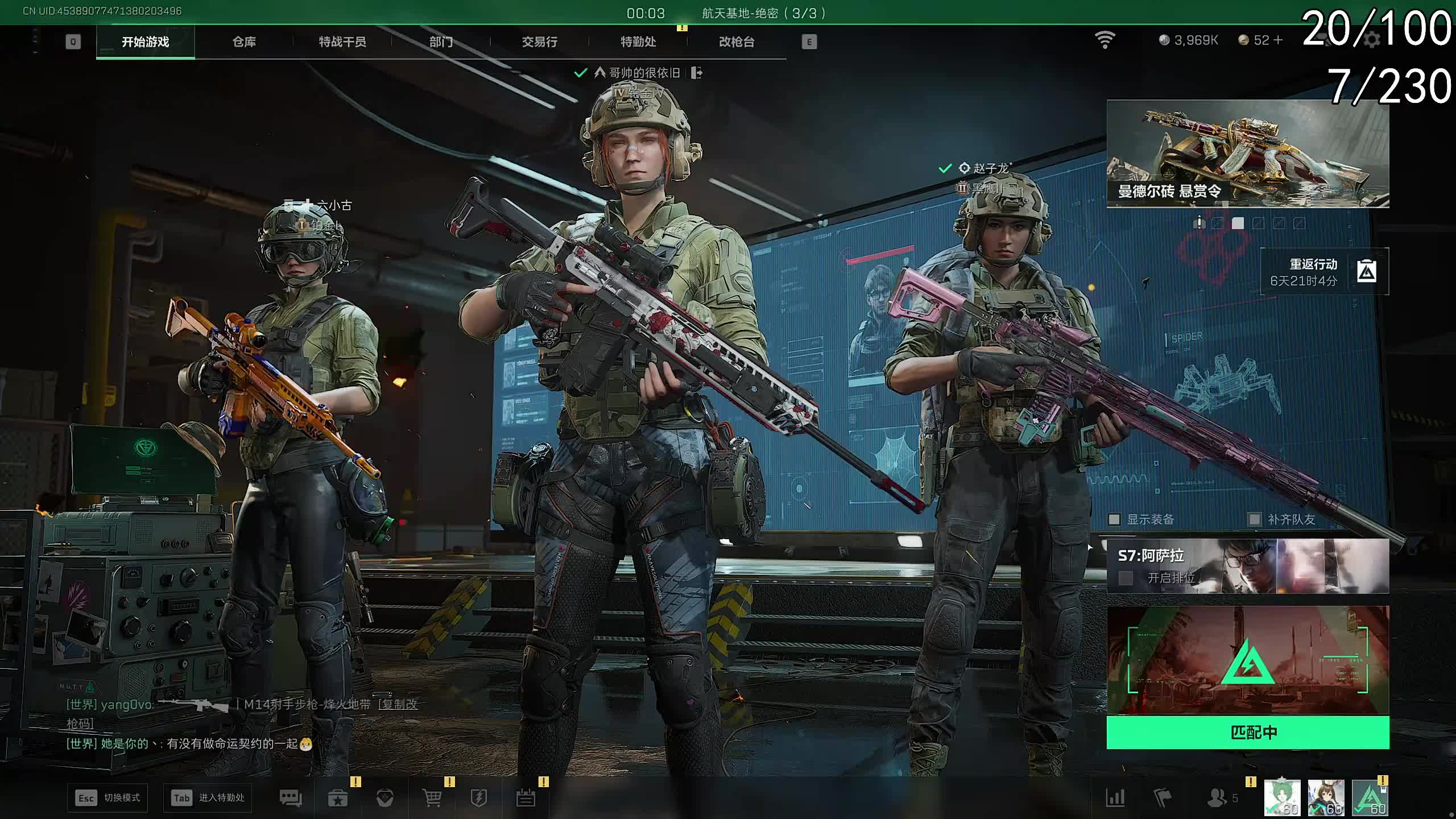Show the friends list icon
This screenshot has height=819, width=1456.
[1217, 798]
